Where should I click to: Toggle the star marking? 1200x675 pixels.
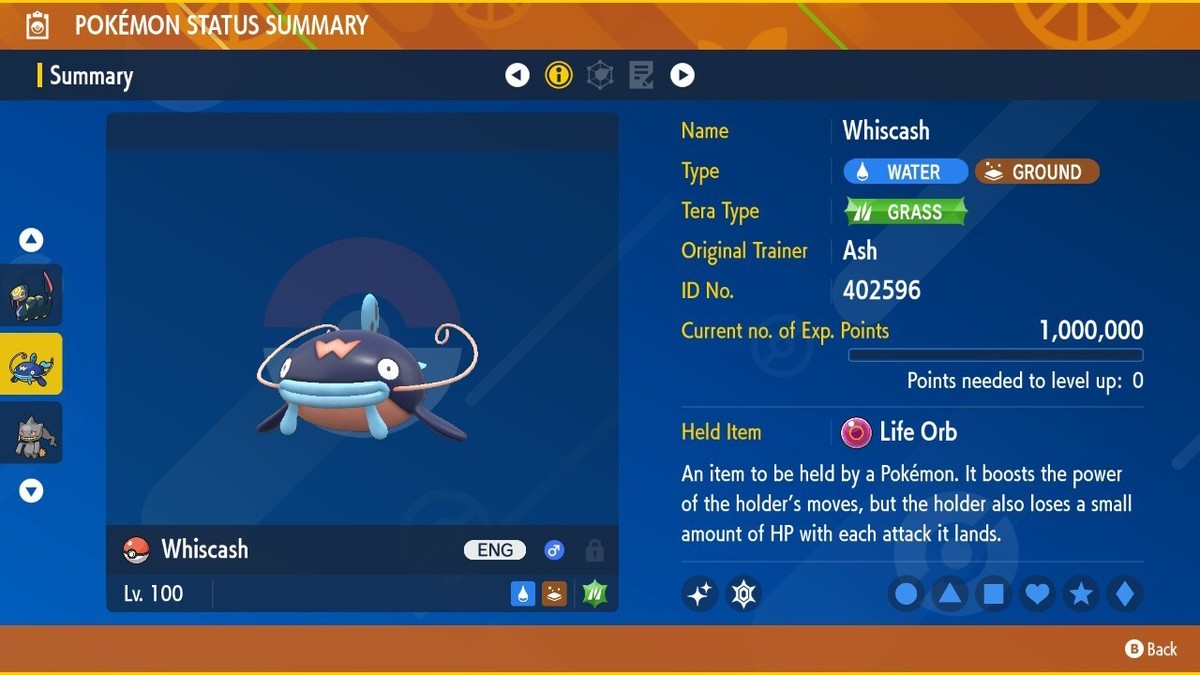click(1081, 594)
